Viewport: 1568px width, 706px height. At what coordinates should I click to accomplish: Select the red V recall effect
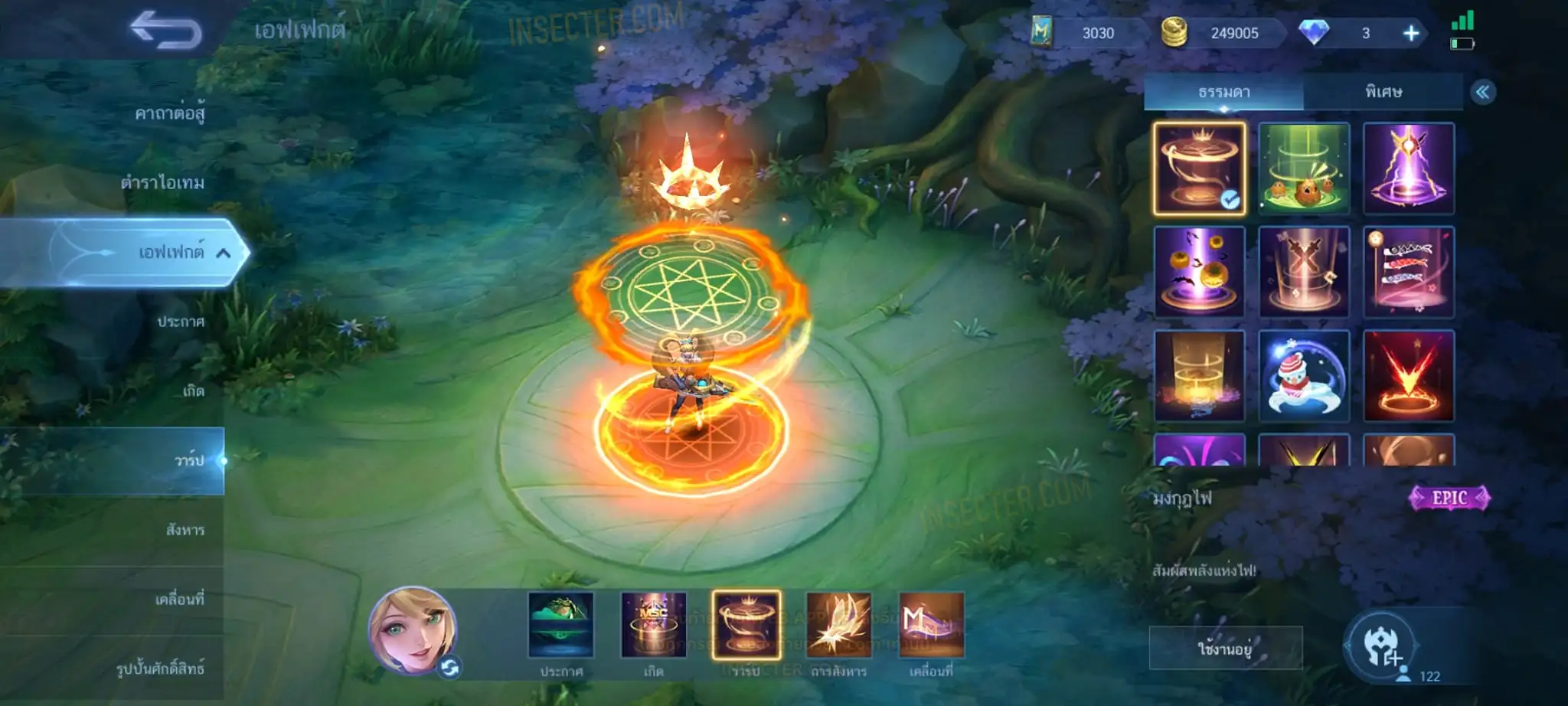tap(1408, 376)
